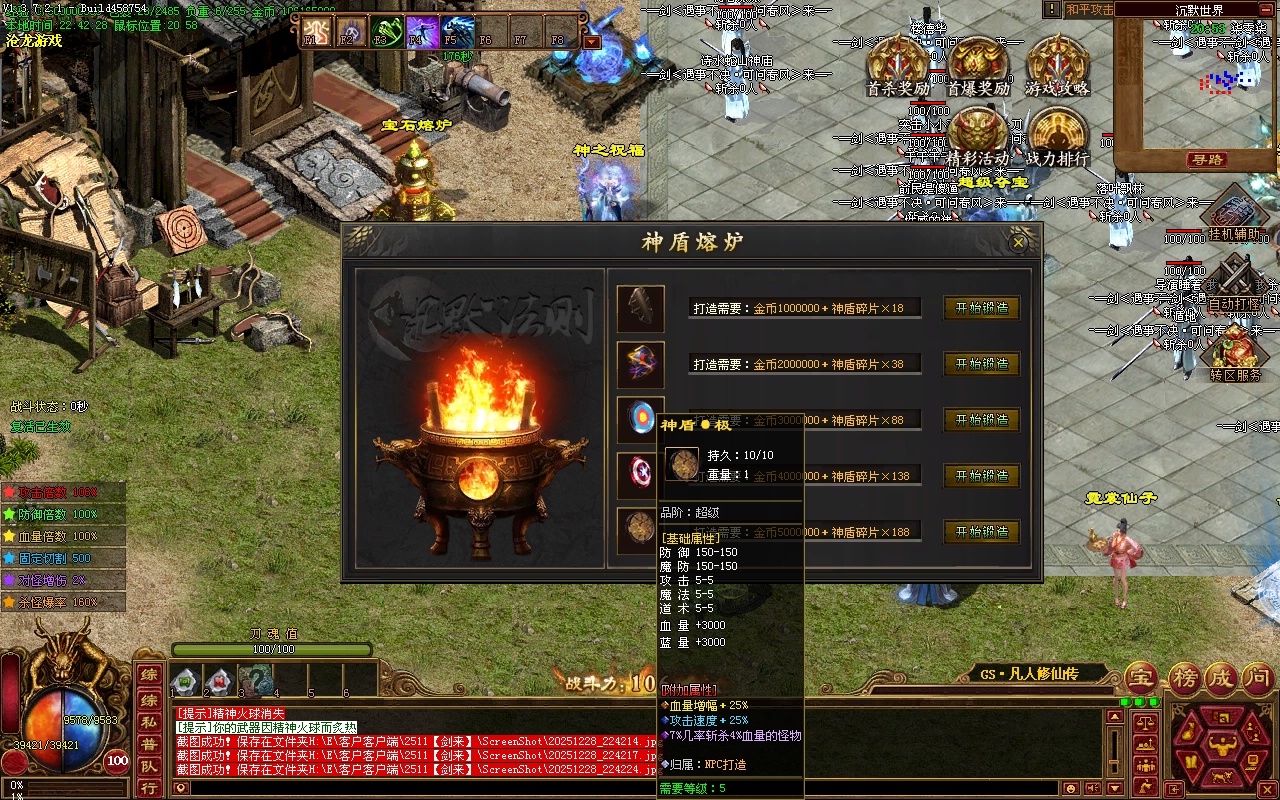The width and height of the screenshot is (1280, 800).
Task: Open the 榜 ranking round button
Action: pyautogui.click(x=1183, y=679)
